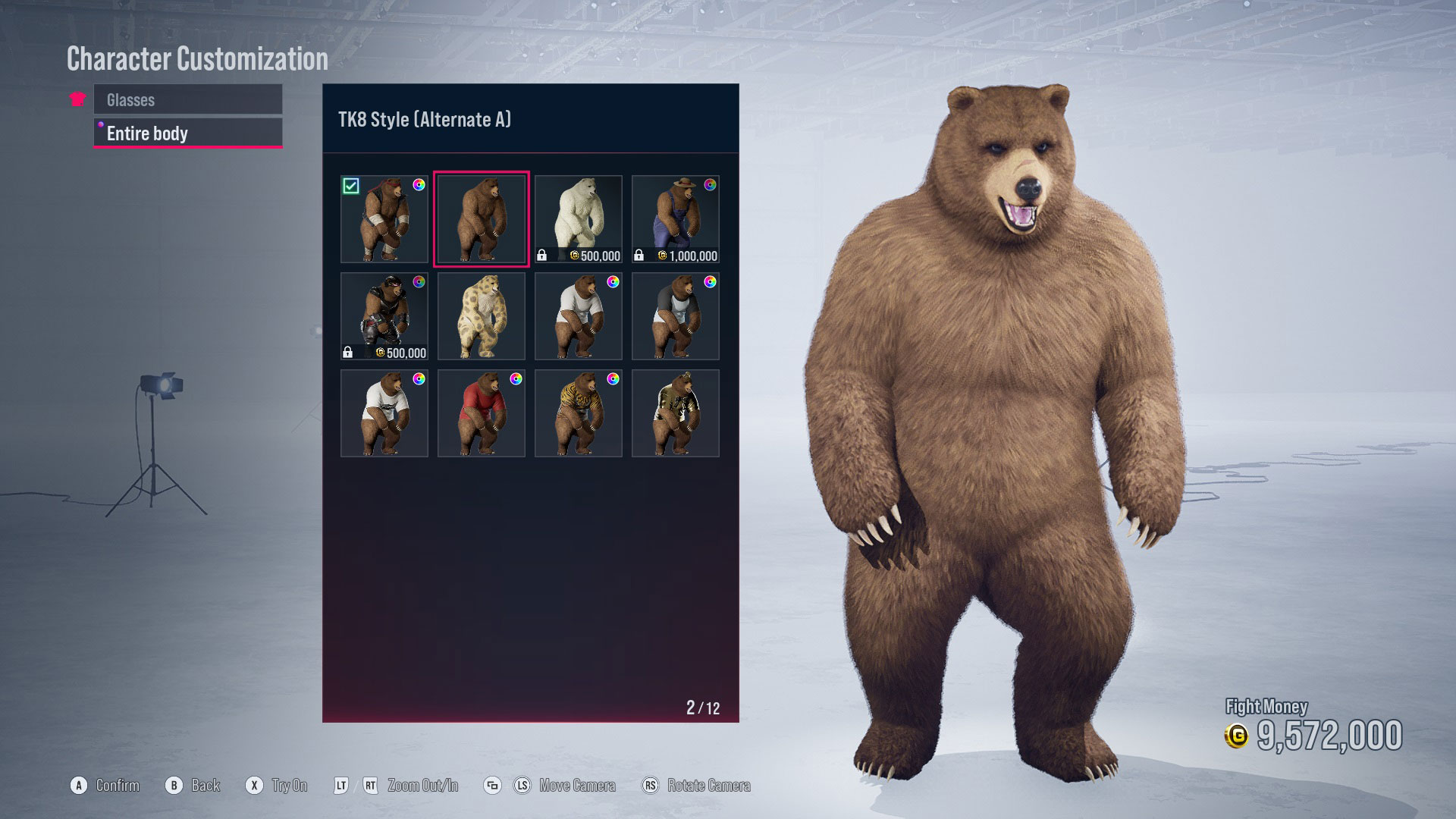The height and width of the screenshot is (819, 1456).
Task: Uncheck the green checkbox on the equipped outfit
Action: tap(352, 184)
